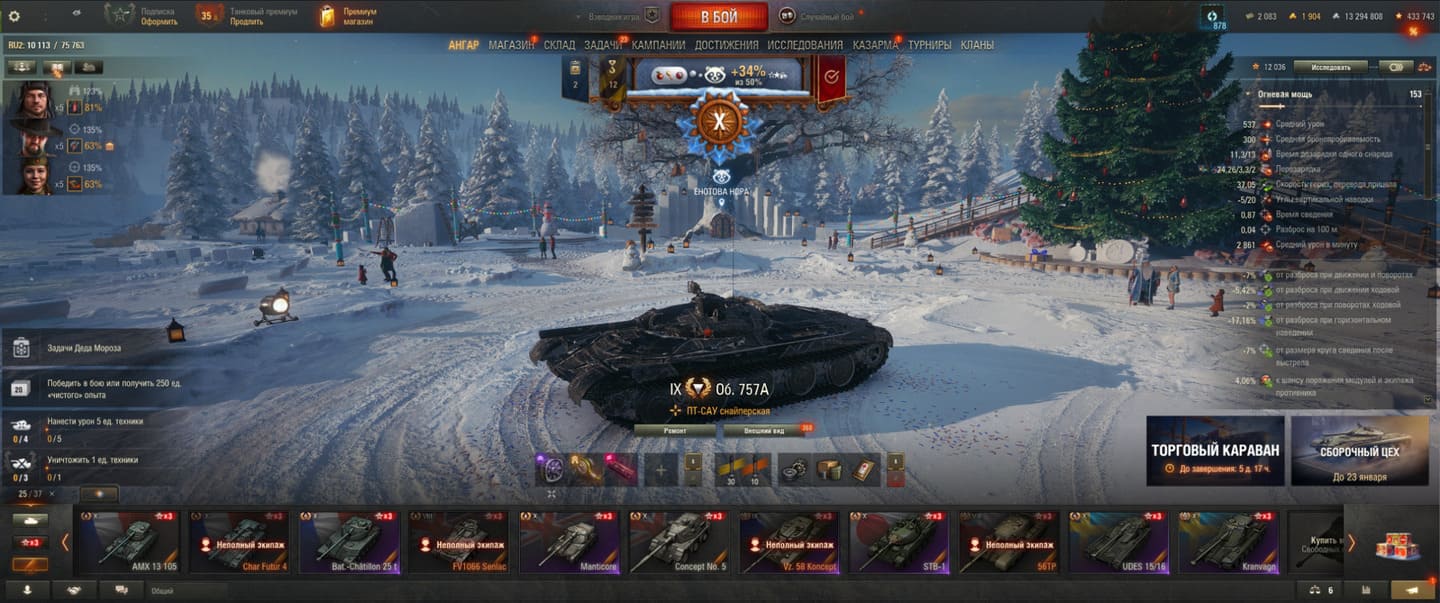Start battle with the В БОЙ button
The image size is (1440, 603).
pyautogui.click(x=718, y=16)
